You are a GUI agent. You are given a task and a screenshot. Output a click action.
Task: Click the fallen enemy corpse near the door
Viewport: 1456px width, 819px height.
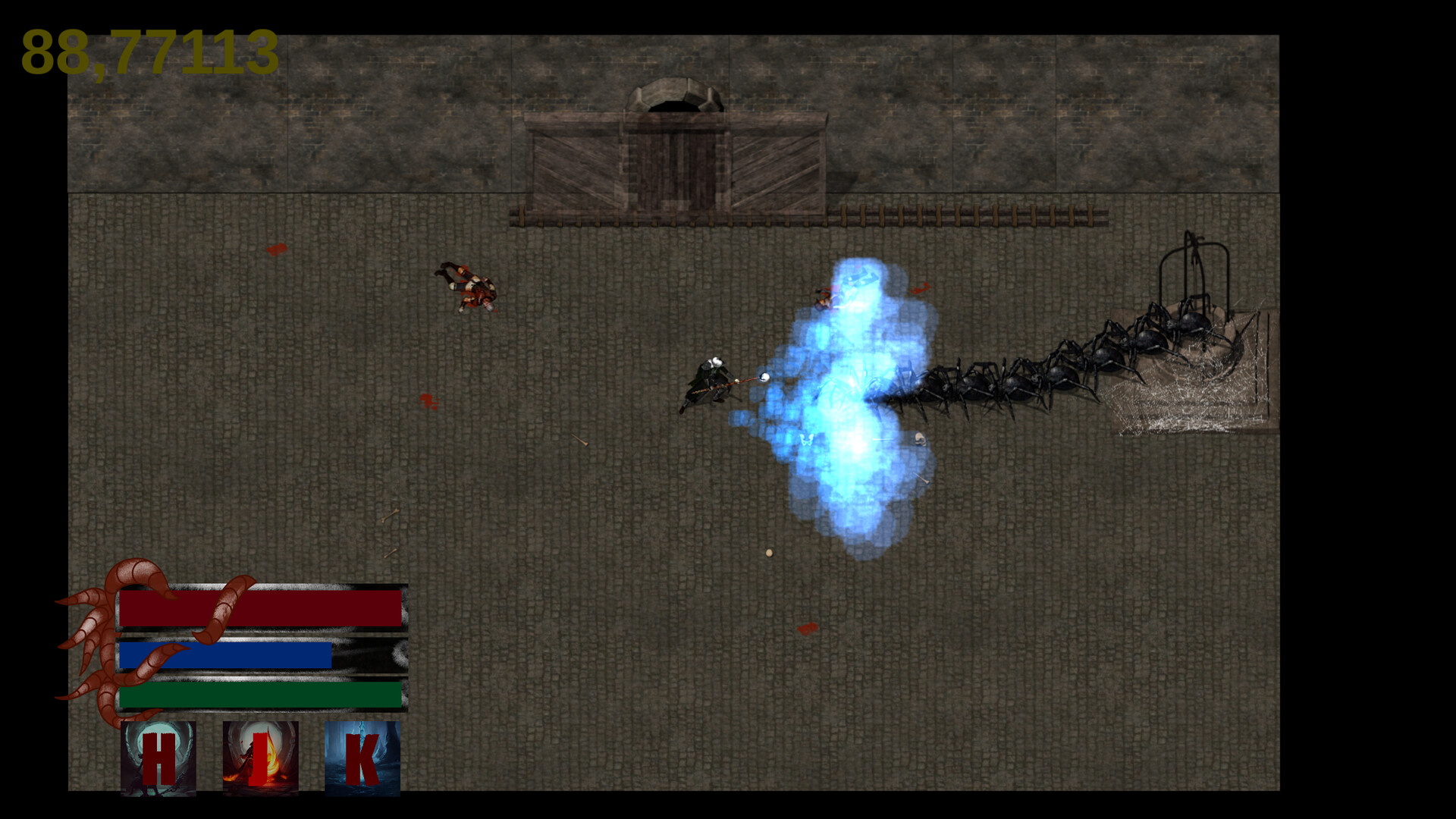pyautogui.click(x=466, y=288)
